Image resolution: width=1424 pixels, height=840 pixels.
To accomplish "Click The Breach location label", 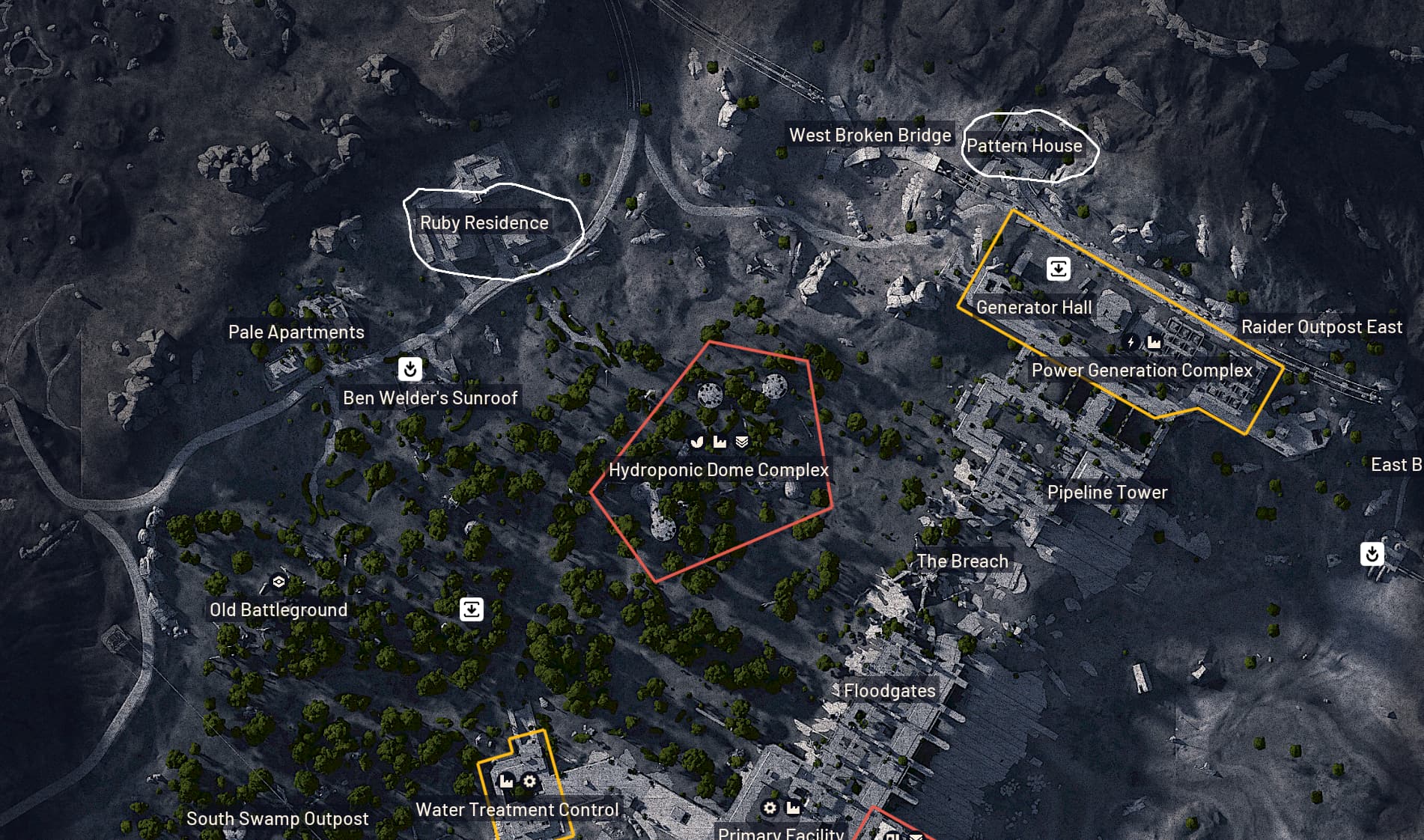I will pos(962,561).
